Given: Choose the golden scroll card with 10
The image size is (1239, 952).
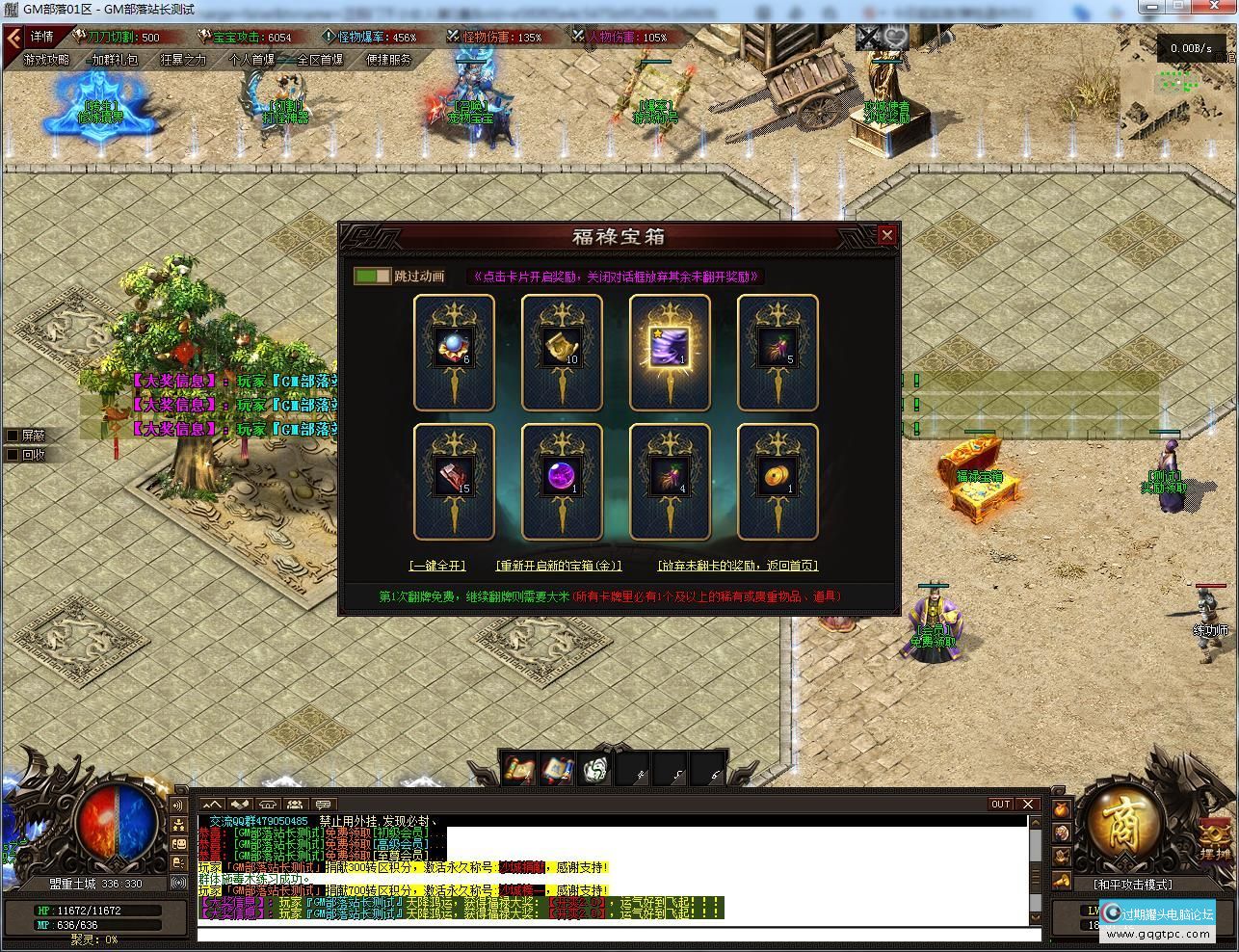Looking at the screenshot, I should click(562, 352).
